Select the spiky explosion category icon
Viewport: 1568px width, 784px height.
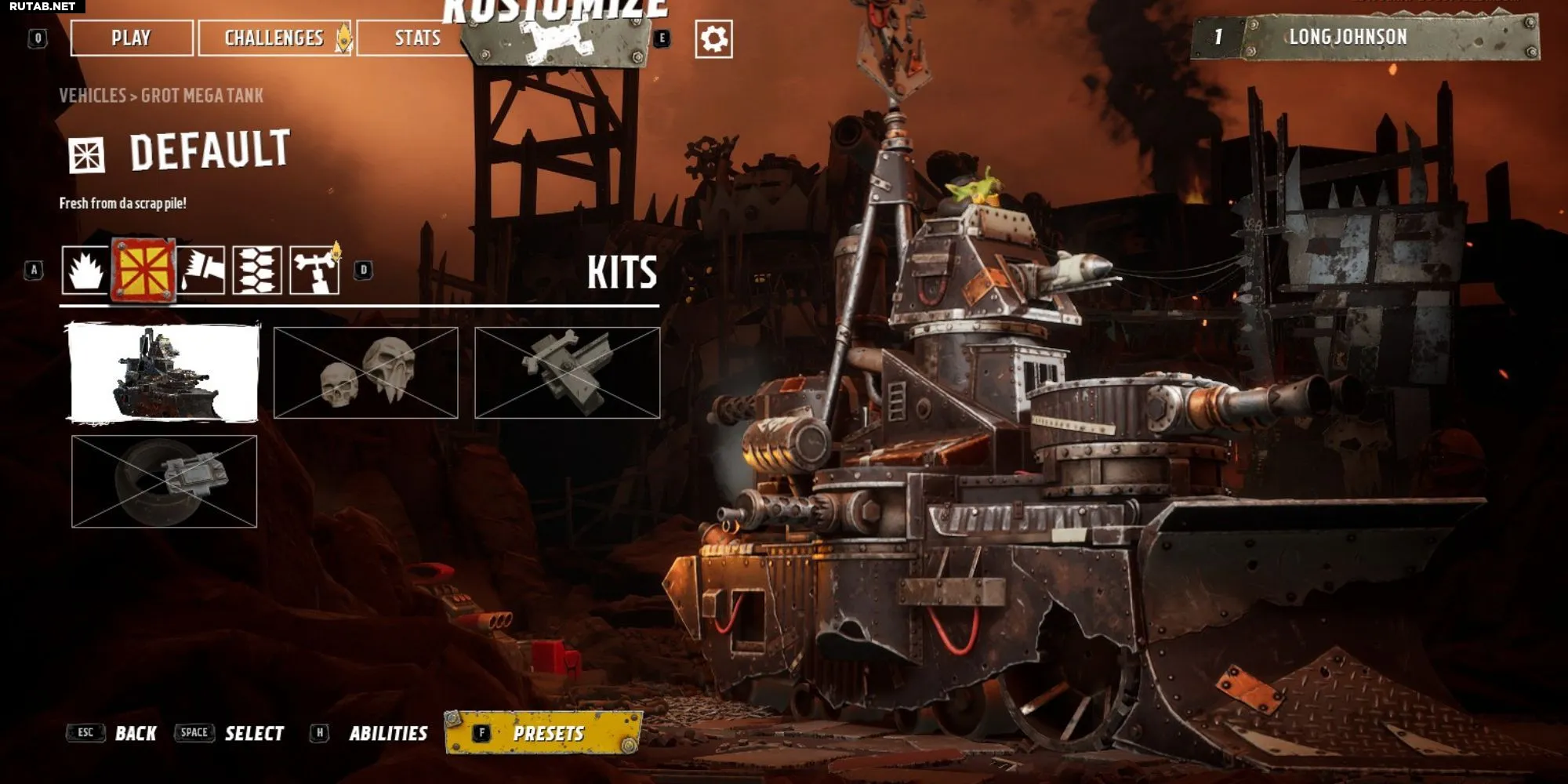pyautogui.click(x=85, y=270)
